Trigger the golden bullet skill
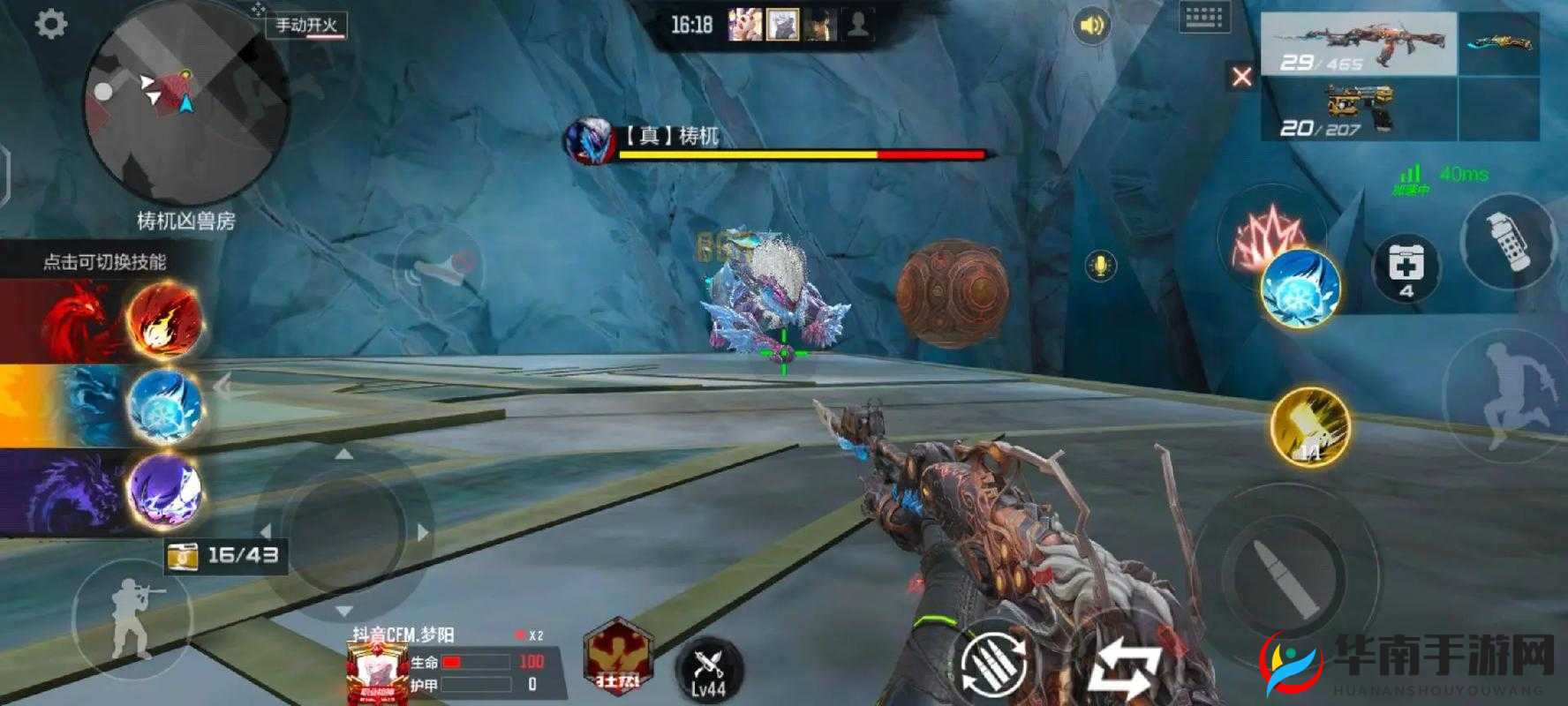The width and height of the screenshot is (1568, 706). (x=1311, y=427)
